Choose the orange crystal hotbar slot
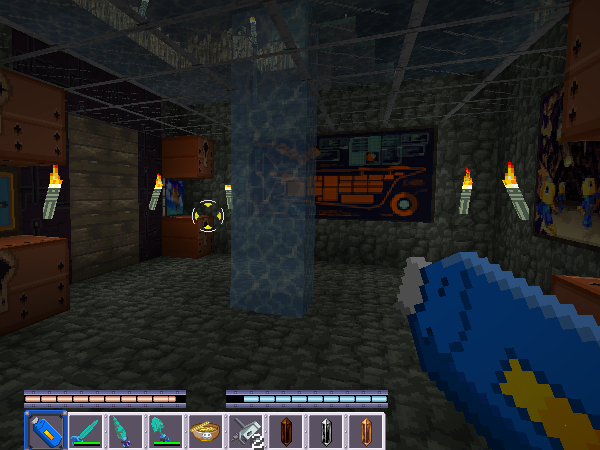The image size is (600, 450). (365, 431)
